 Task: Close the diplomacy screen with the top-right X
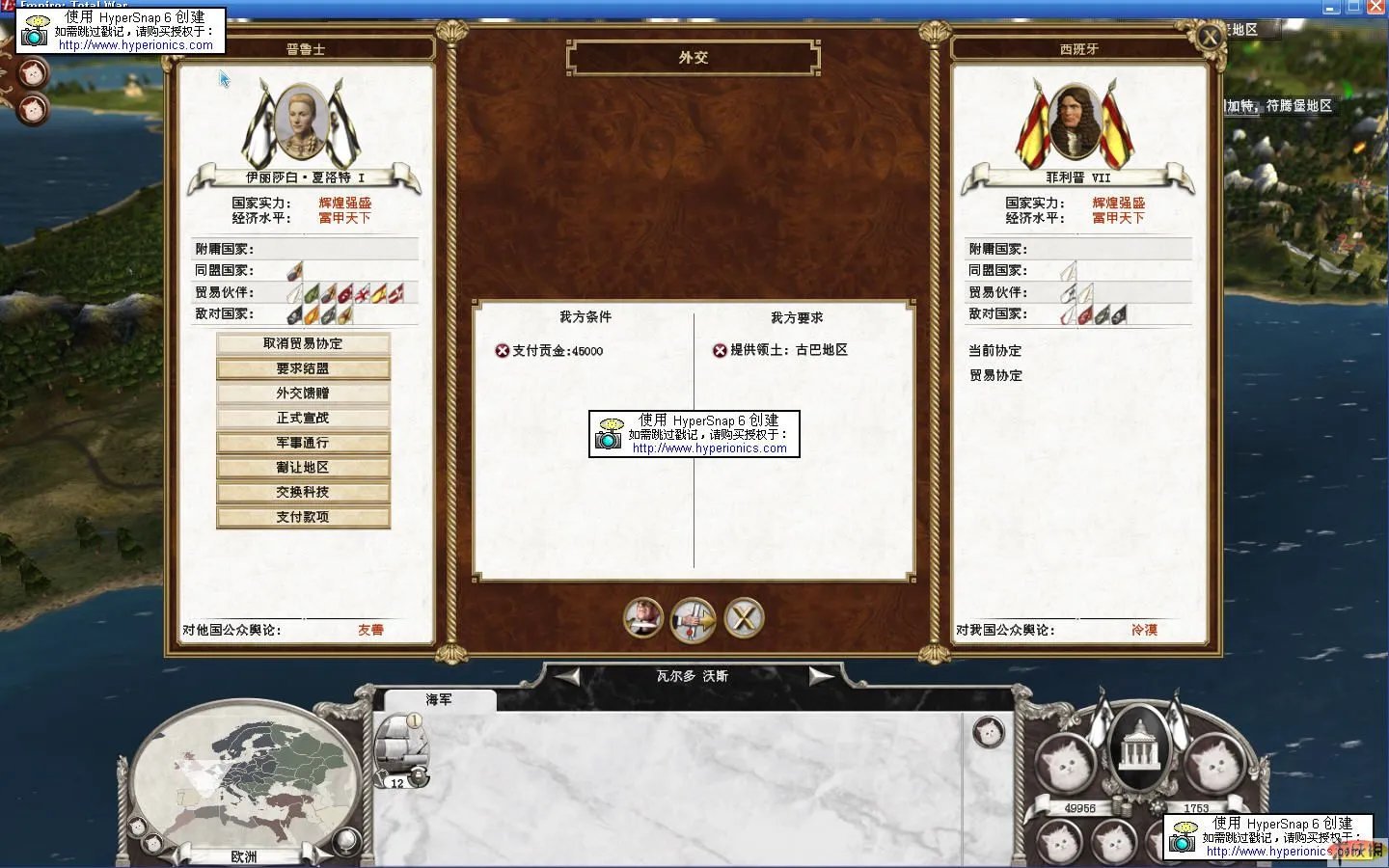(1209, 37)
